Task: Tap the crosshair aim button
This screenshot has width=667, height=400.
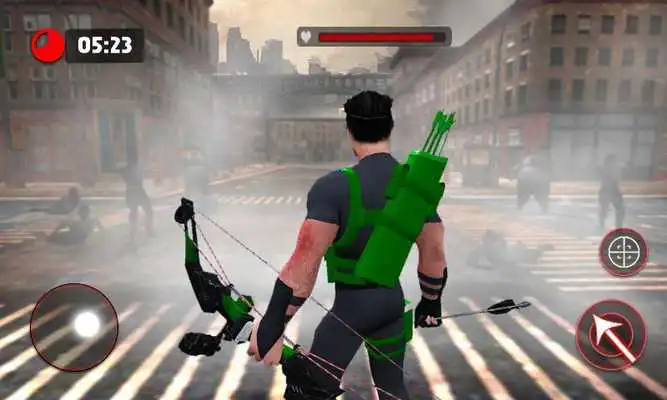Action: (x=623, y=252)
